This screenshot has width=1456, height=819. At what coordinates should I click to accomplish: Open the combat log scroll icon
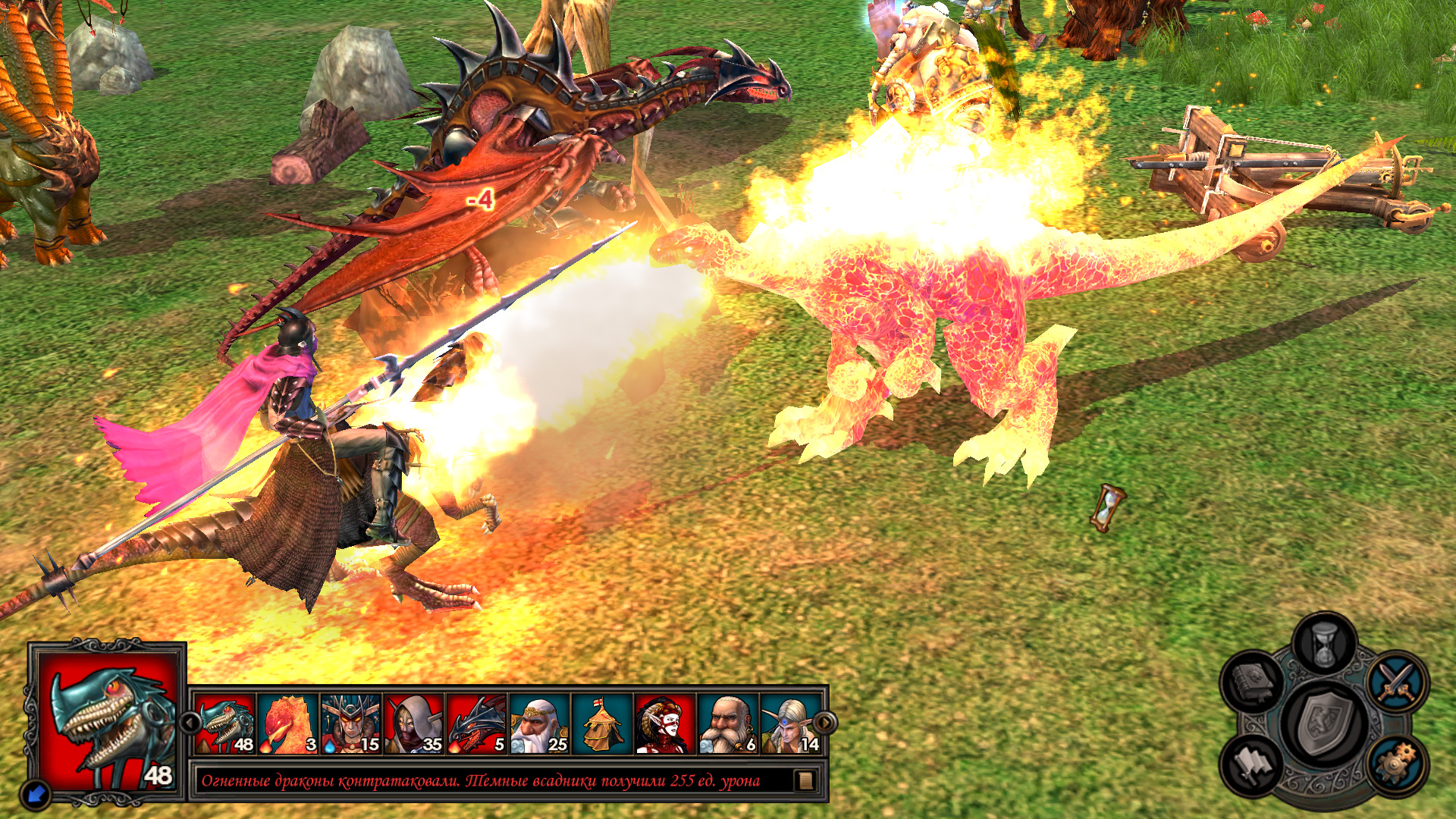pyautogui.click(x=806, y=780)
